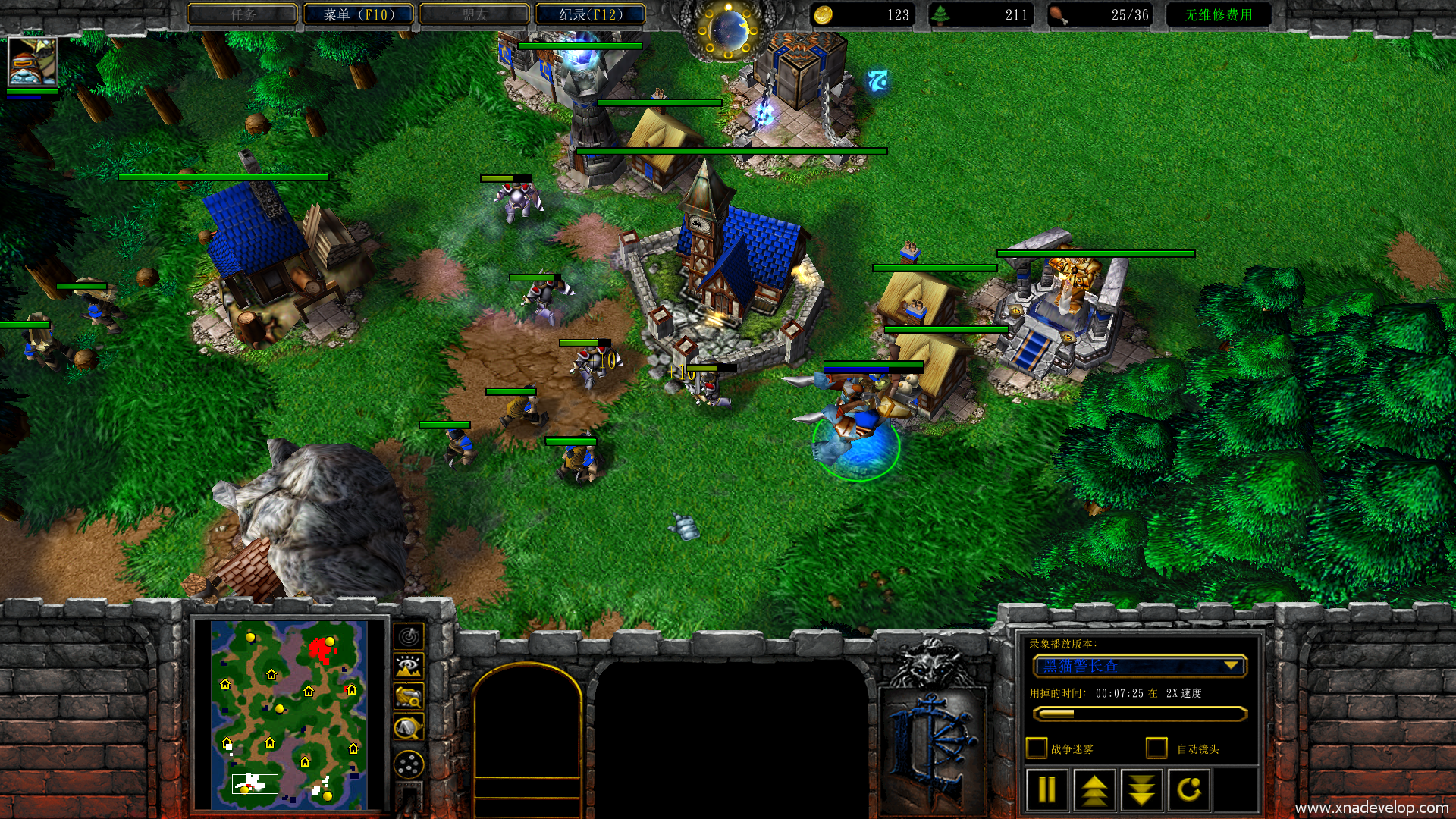This screenshot has height=819, width=1456.
Task: Decrease replay speed with down arrows
Action: pos(1141,790)
